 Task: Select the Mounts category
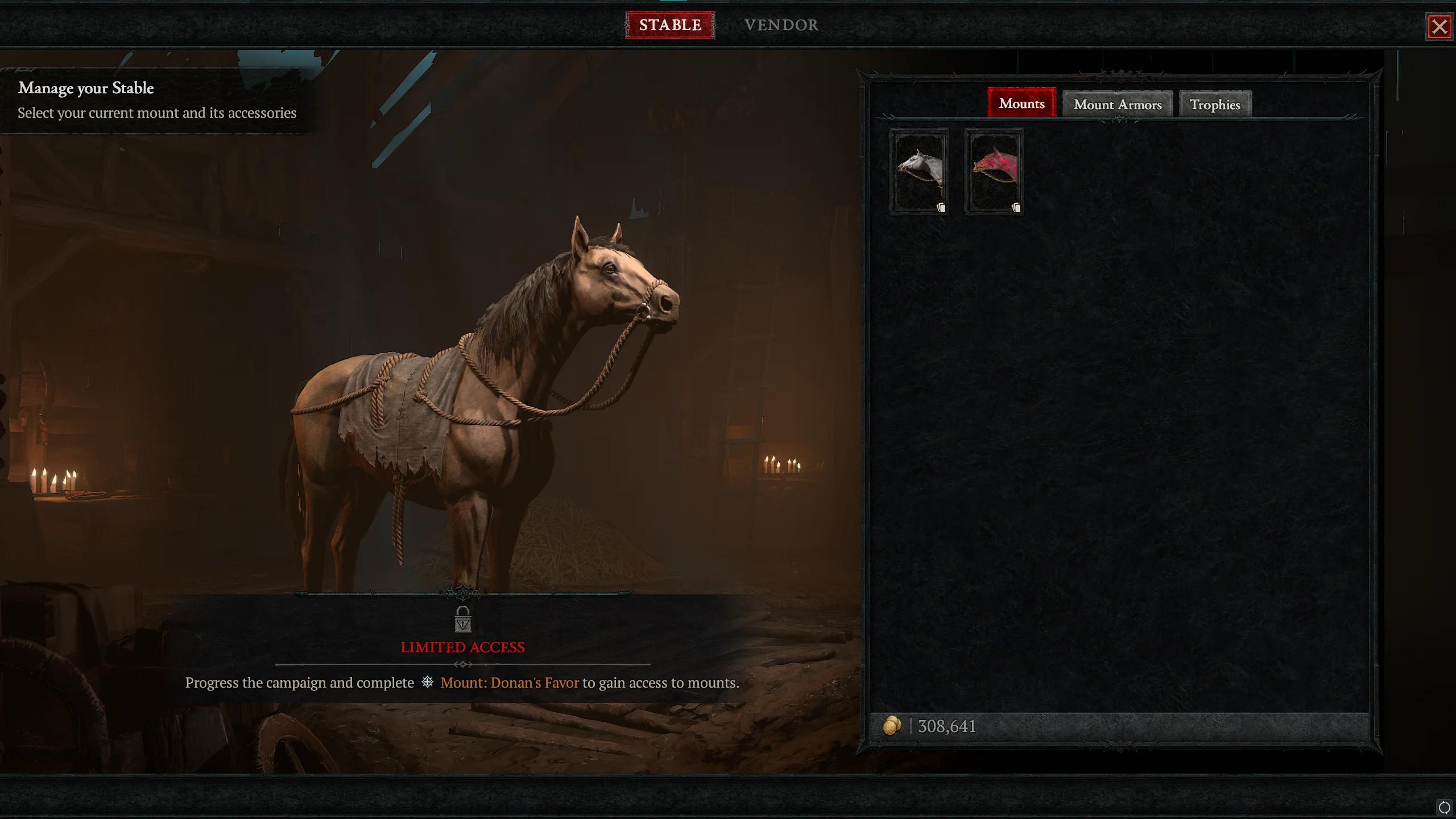tap(1021, 104)
